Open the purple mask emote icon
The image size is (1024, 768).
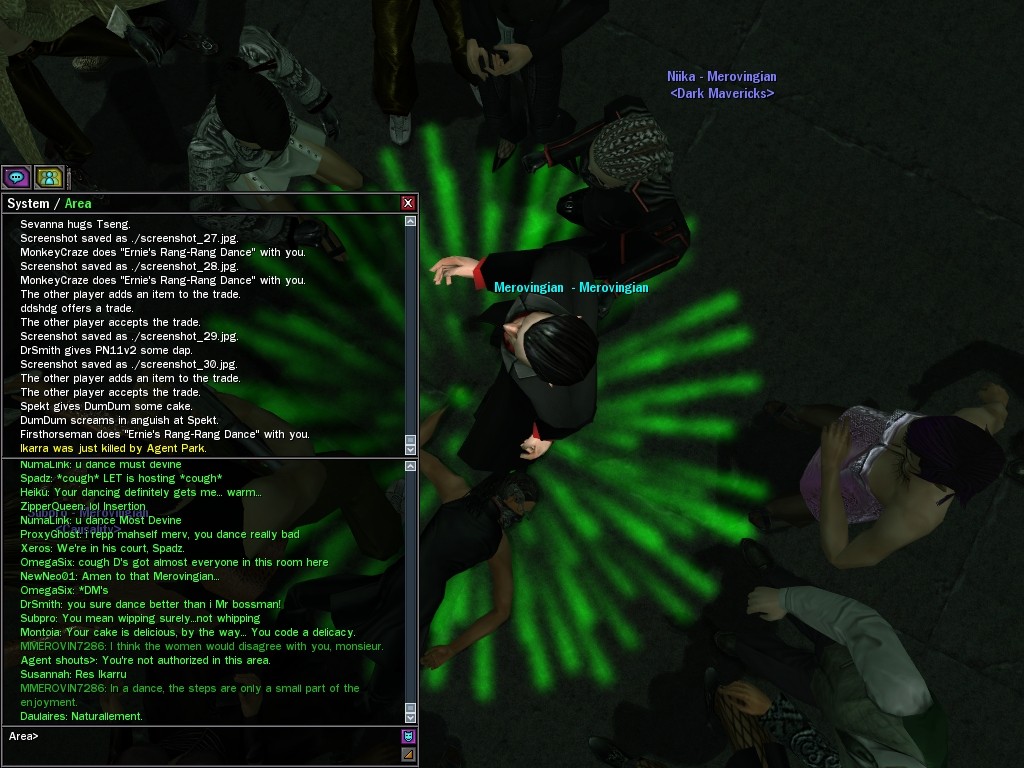pyautogui.click(x=408, y=737)
